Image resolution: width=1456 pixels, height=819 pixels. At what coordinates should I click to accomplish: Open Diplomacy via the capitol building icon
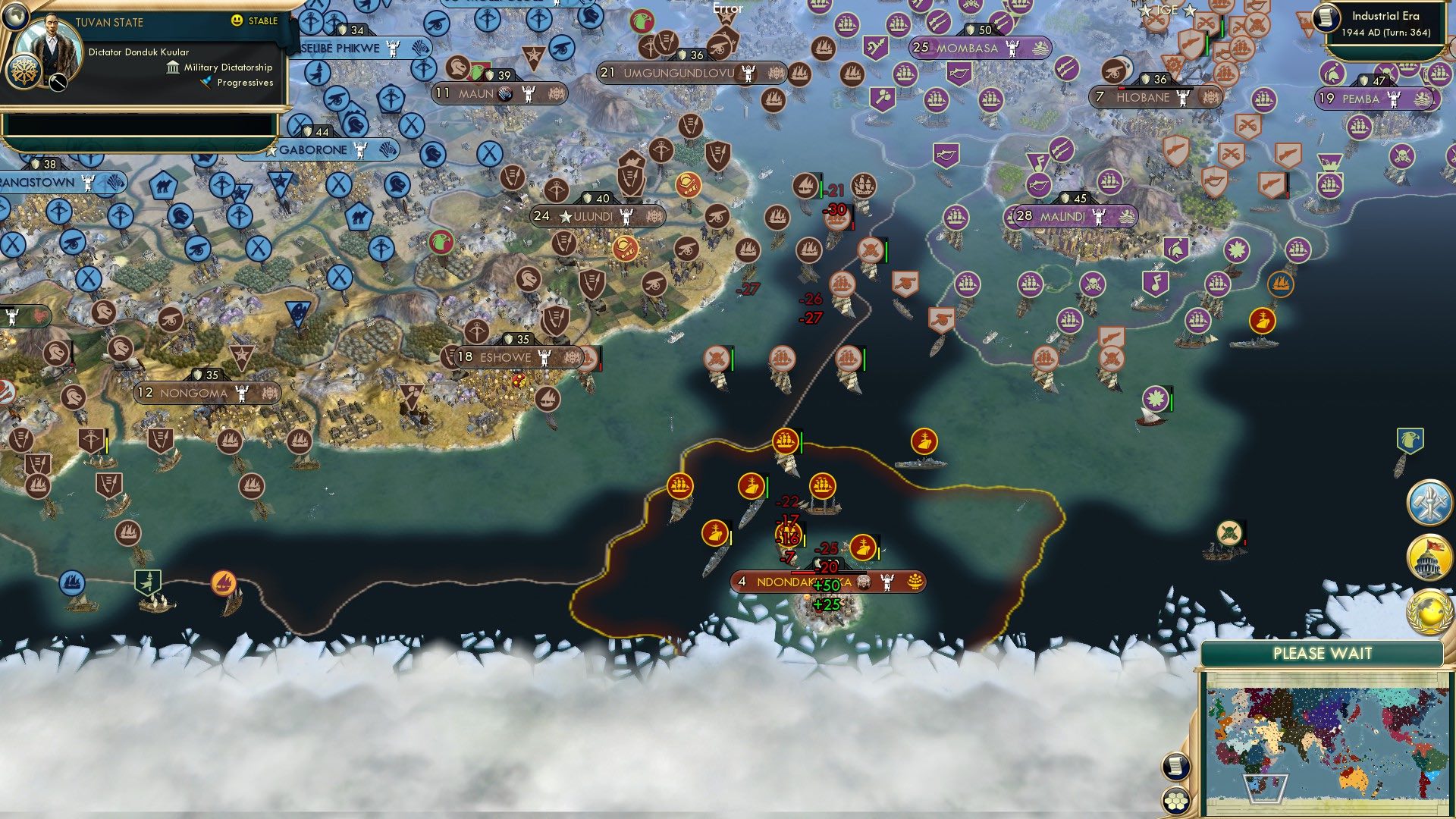point(1430,557)
